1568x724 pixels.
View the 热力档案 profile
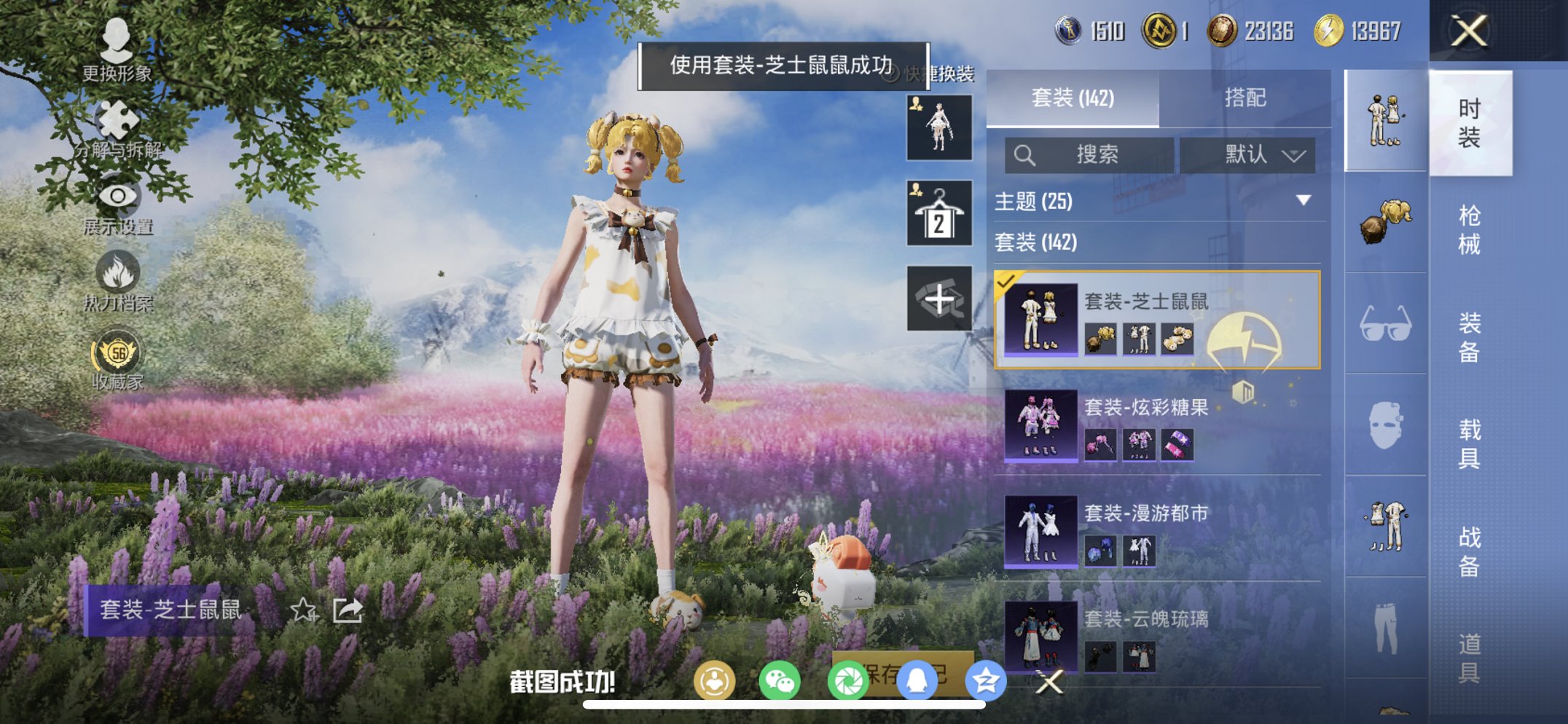coord(119,277)
